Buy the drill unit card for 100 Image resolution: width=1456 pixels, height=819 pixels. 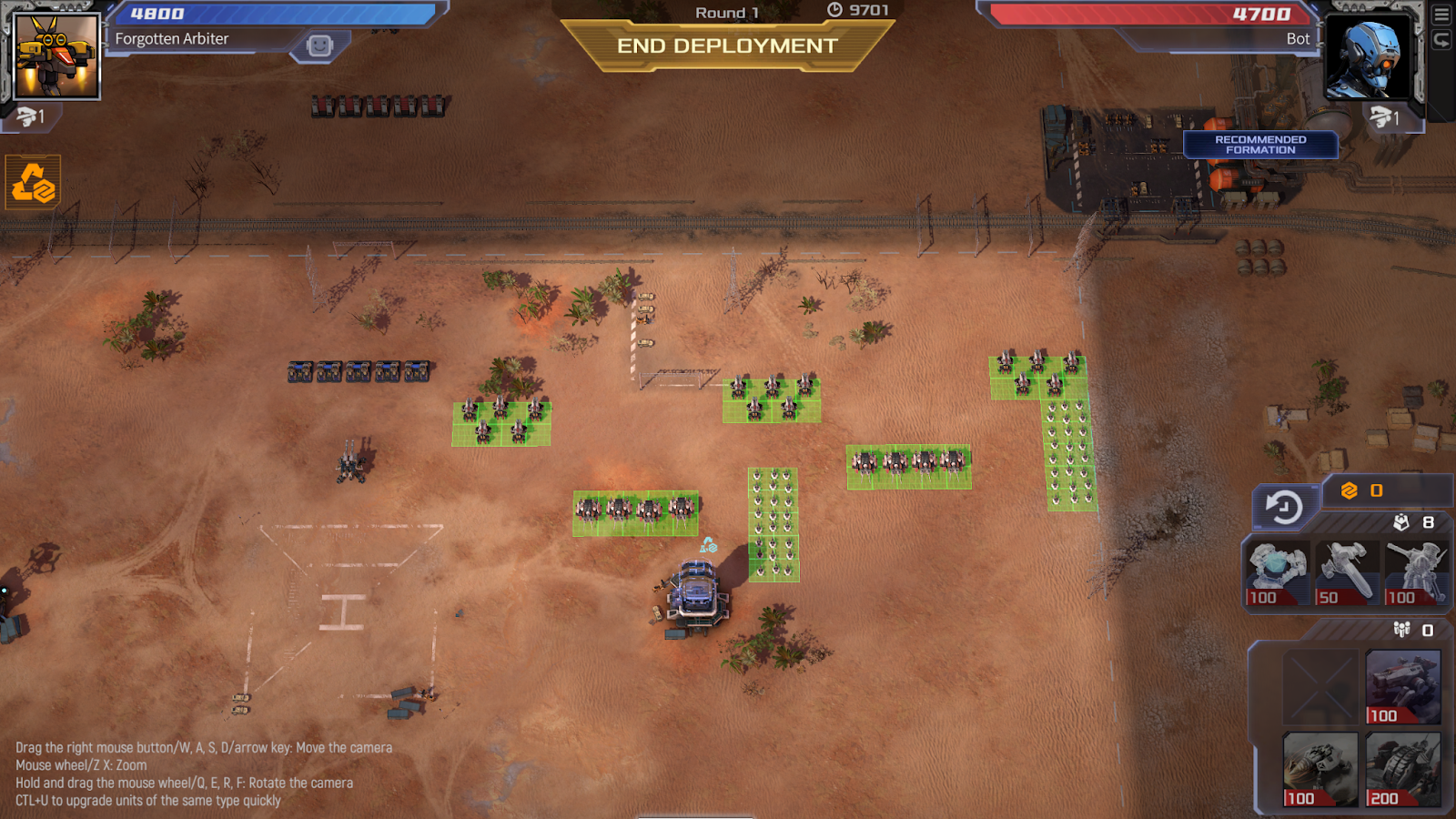pos(1319,769)
